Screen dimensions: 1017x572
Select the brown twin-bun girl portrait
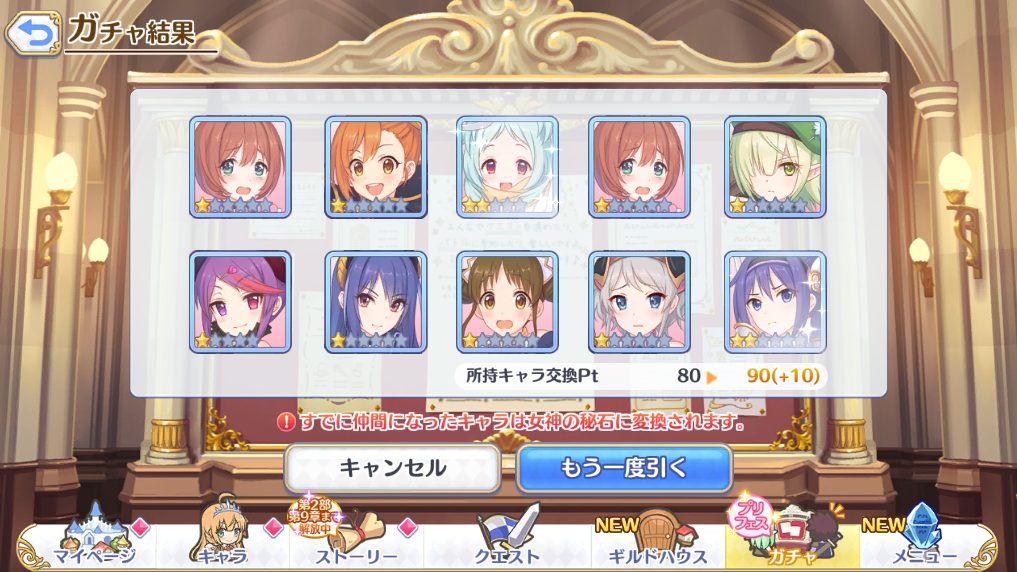507,301
